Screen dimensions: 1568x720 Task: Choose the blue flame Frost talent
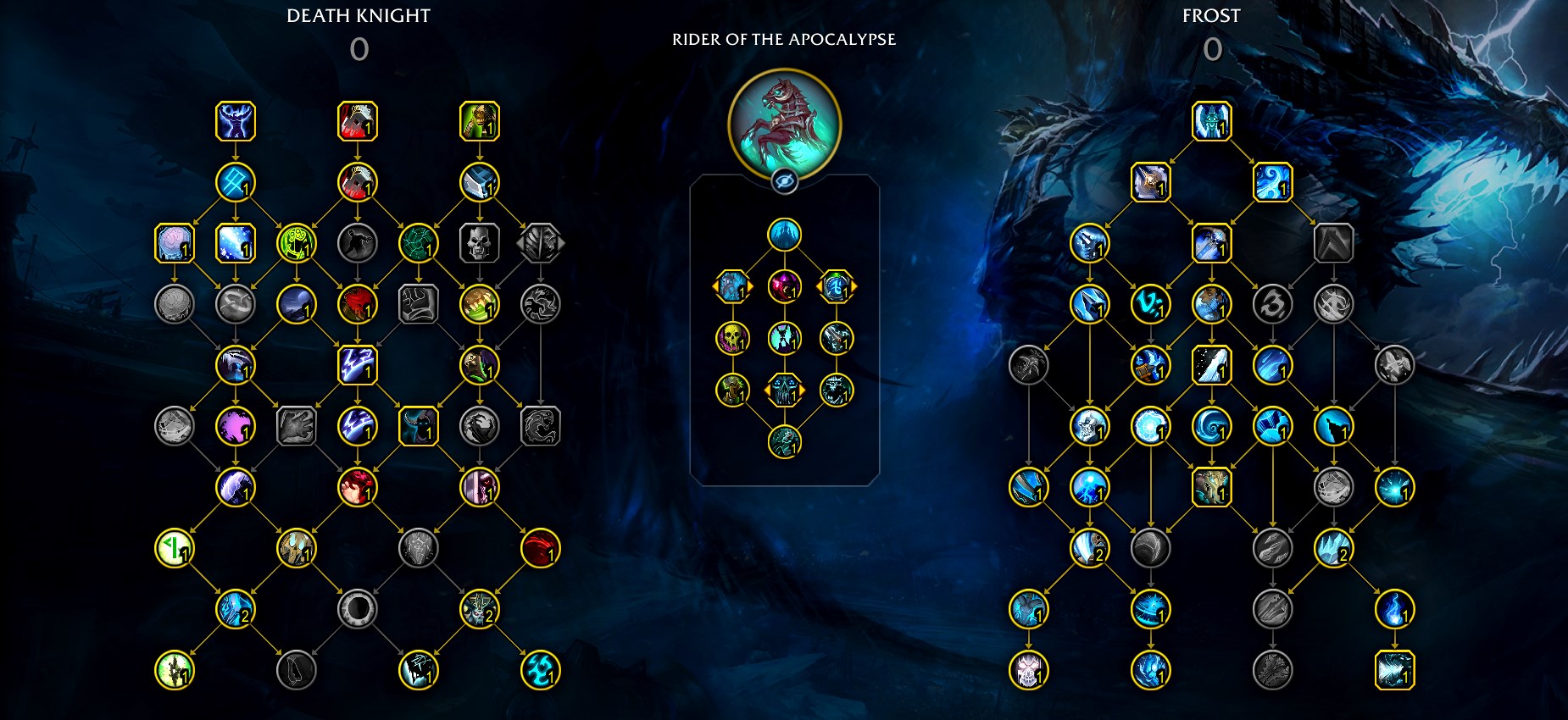tap(1395, 609)
